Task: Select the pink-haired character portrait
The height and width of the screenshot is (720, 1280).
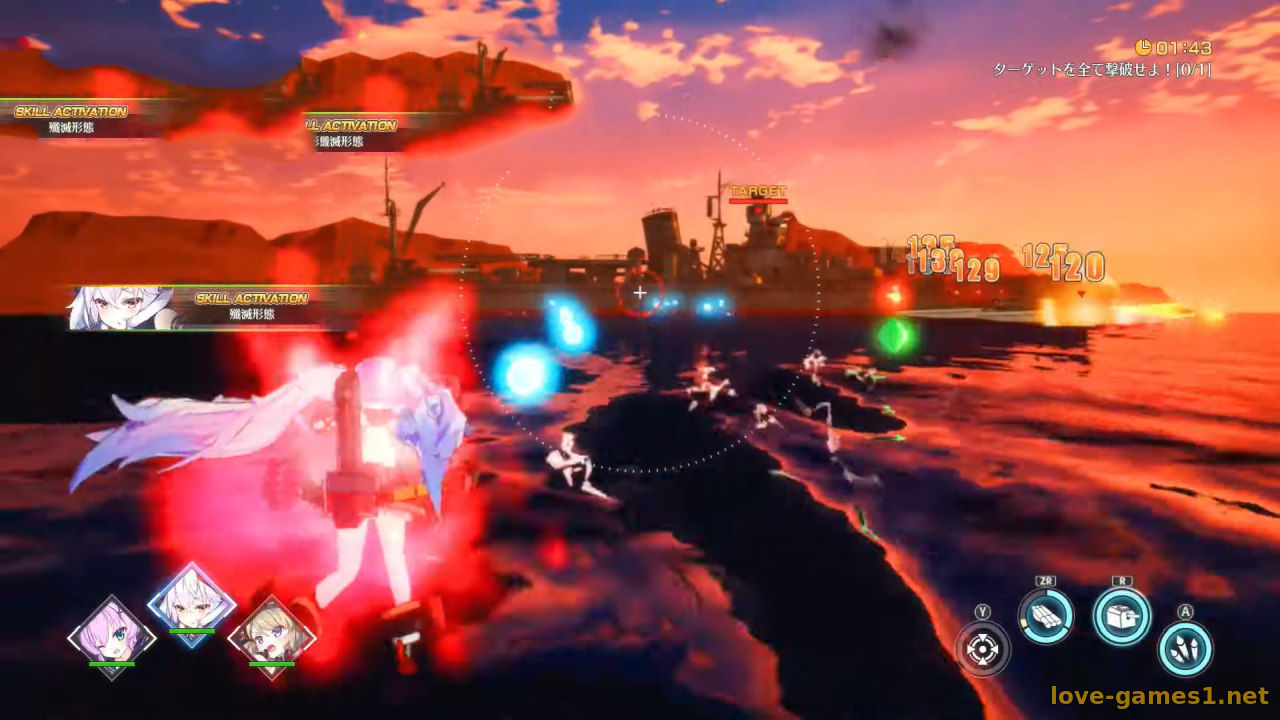Action: pyautogui.click(x=111, y=637)
